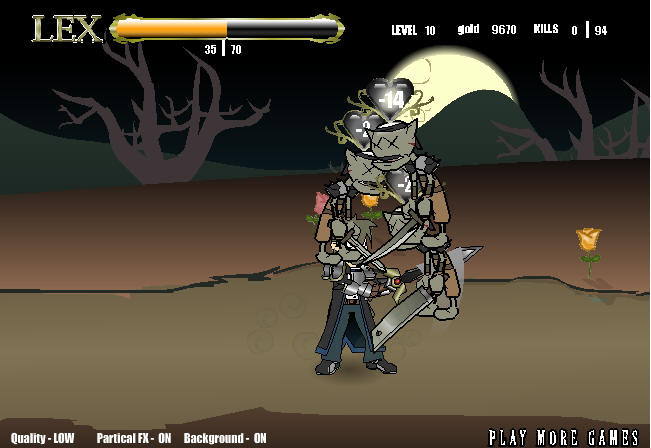Toggle the Quality LOW setting
This screenshot has width=651, height=448.
45,438
